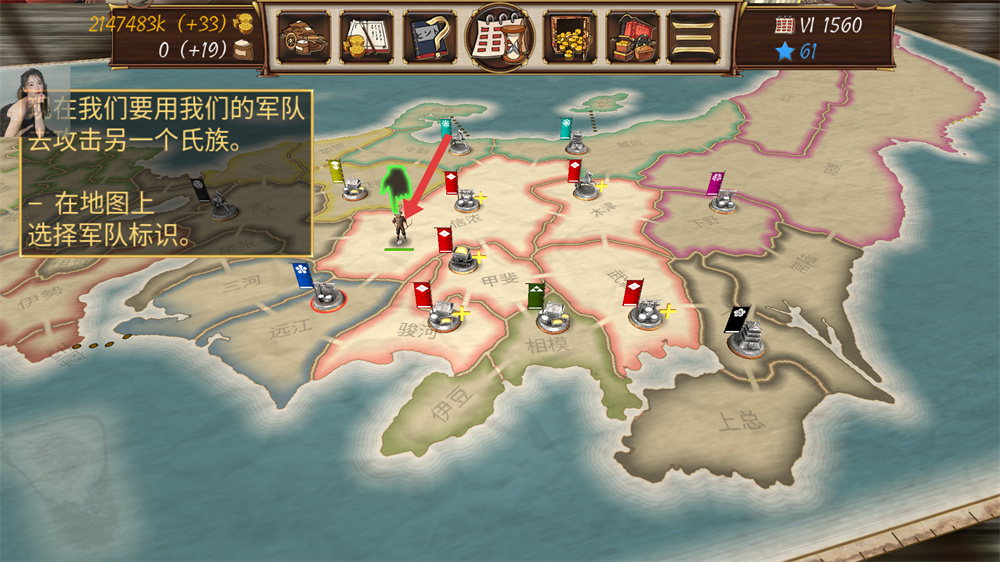
Task: Open the help book with question mark
Action: point(430,38)
